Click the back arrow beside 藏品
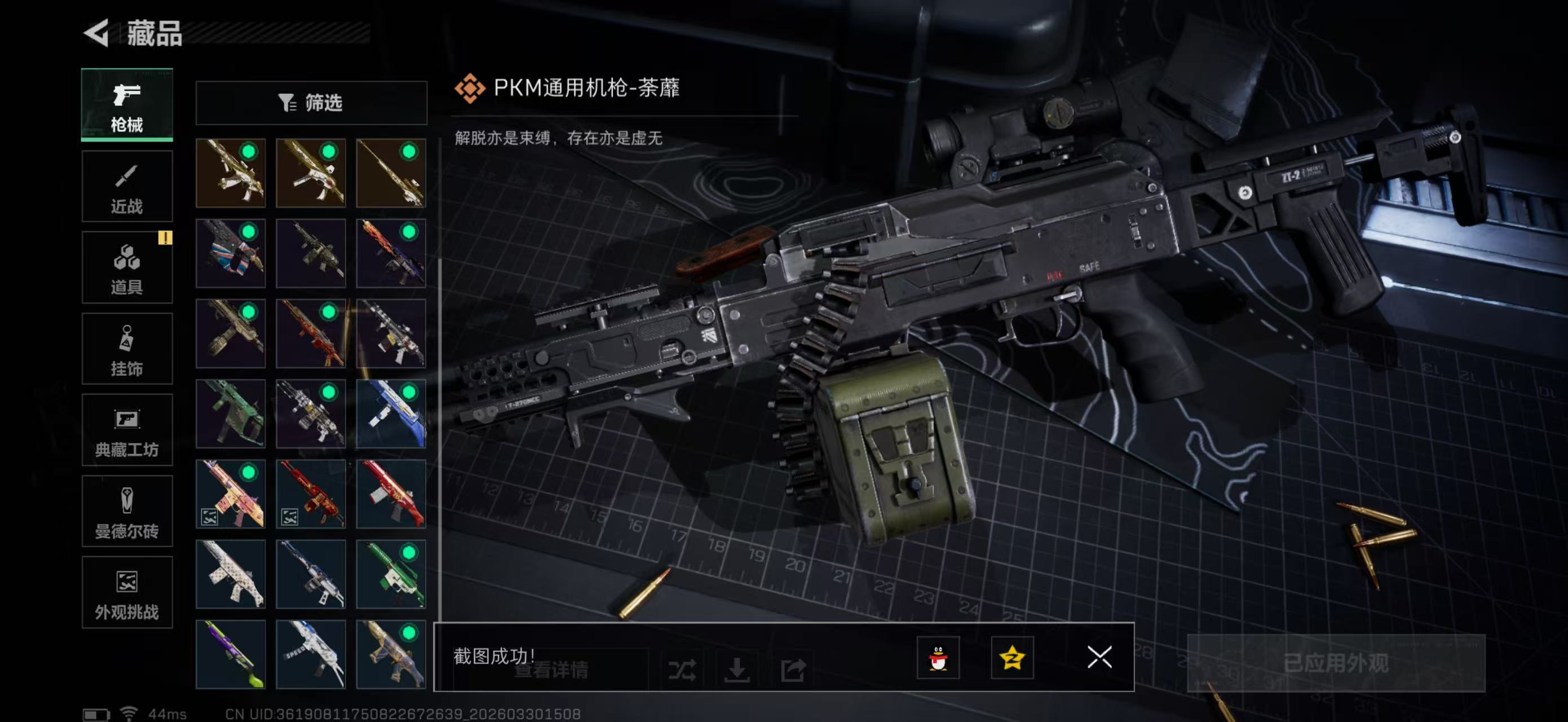 (98, 33)
